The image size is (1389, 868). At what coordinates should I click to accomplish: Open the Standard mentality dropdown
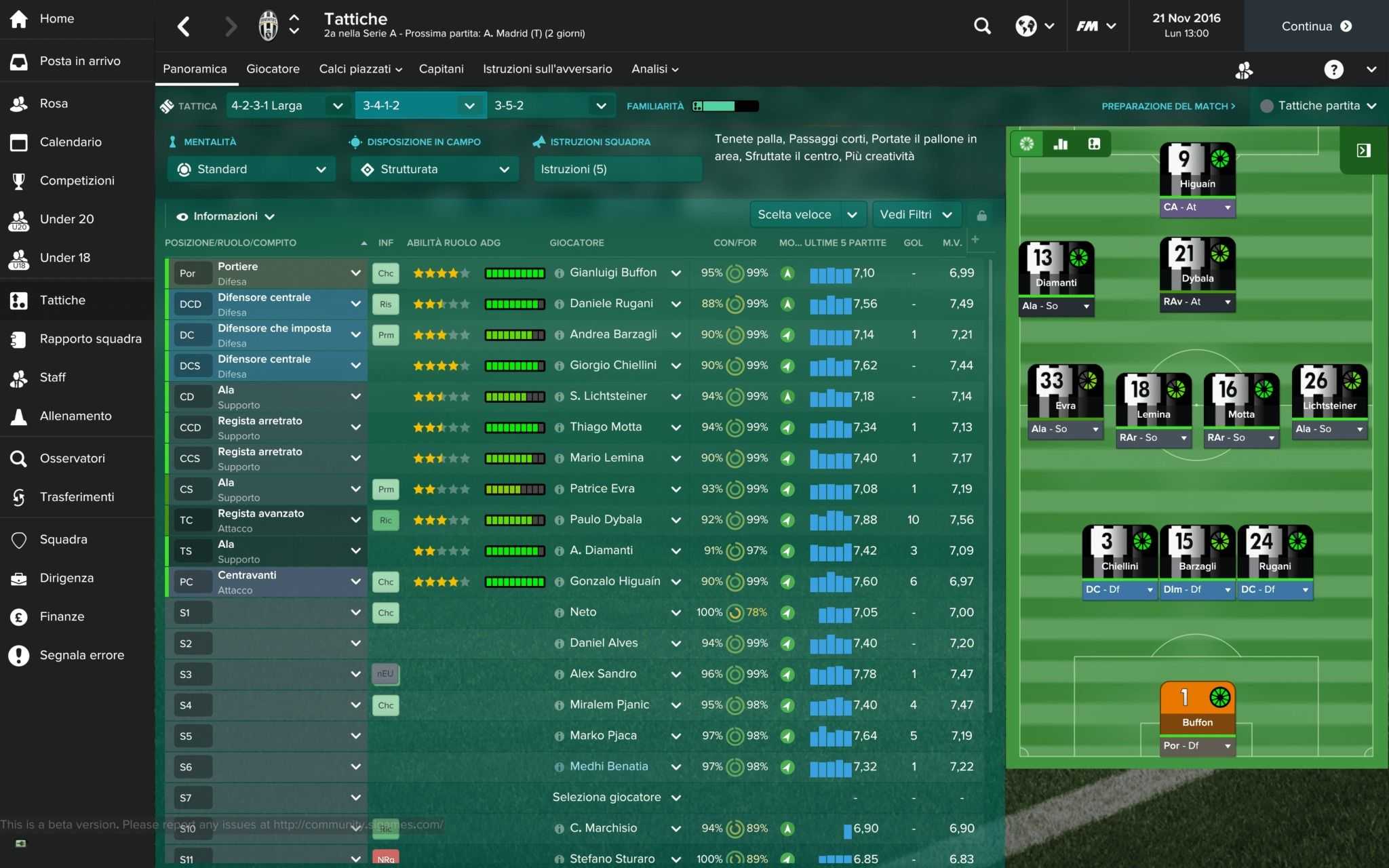(252, 170)
